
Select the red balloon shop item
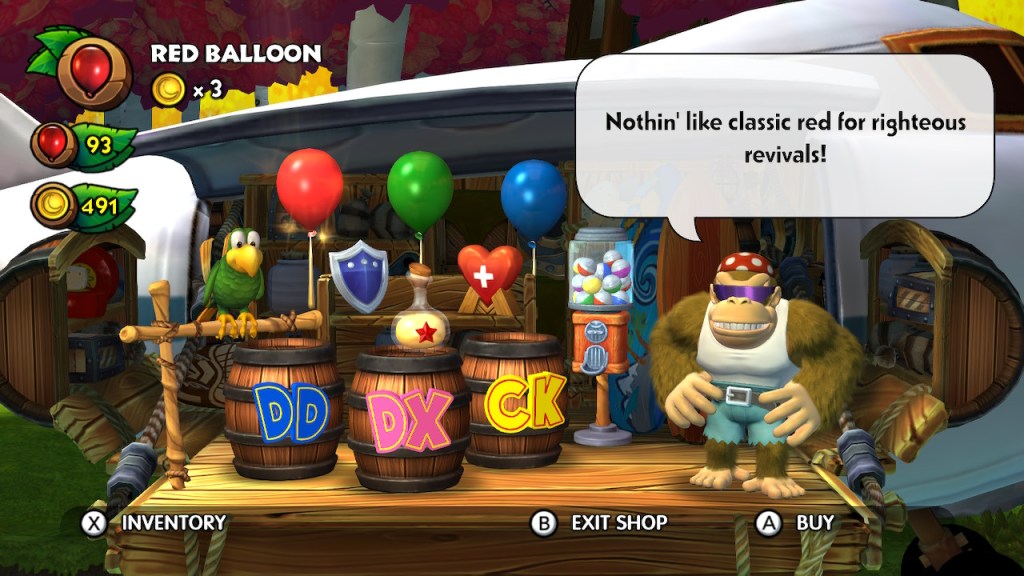point(309,189)
